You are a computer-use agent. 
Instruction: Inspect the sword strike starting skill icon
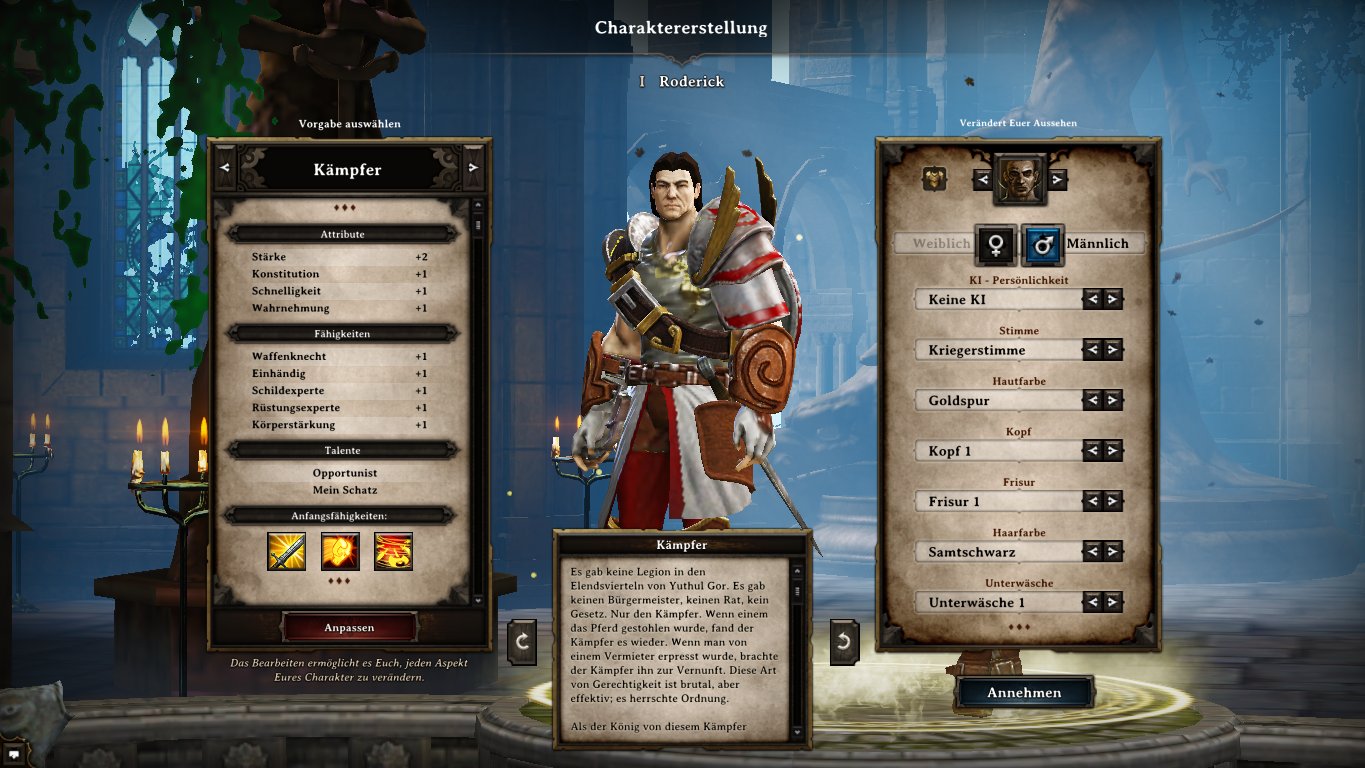click(286, 551)
